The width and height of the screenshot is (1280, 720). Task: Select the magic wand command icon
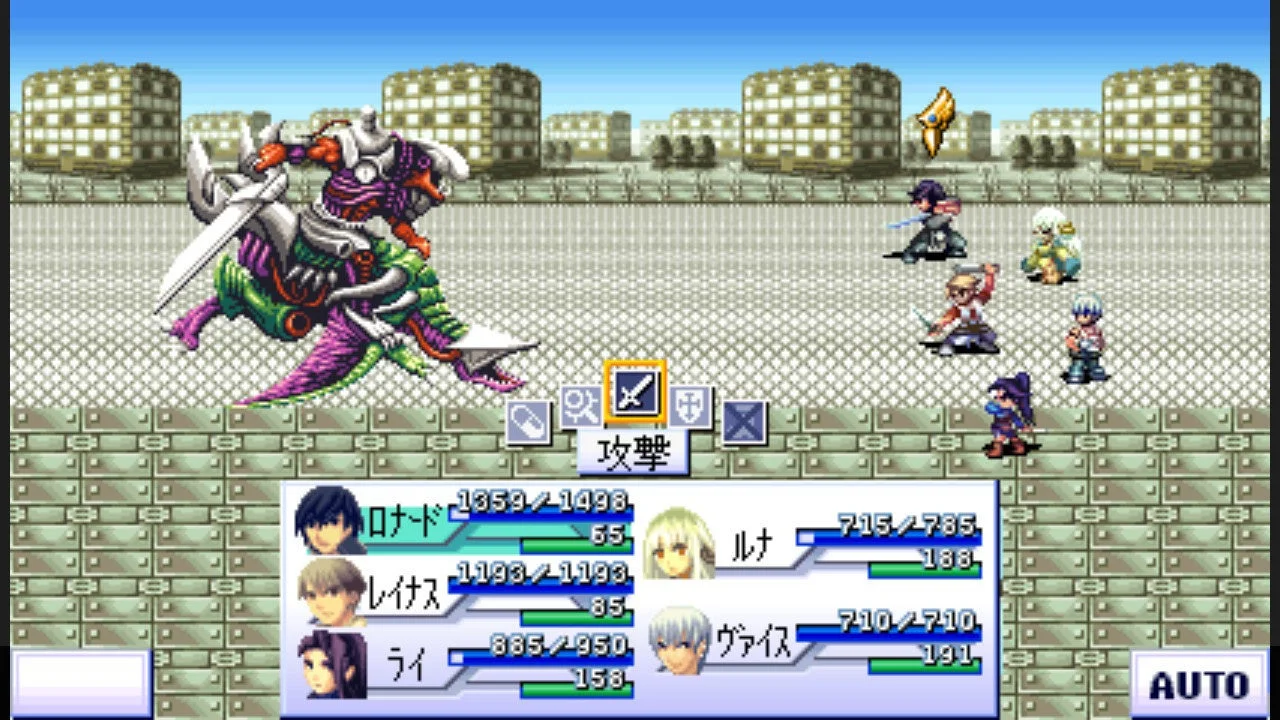click(x=583, y=409)
